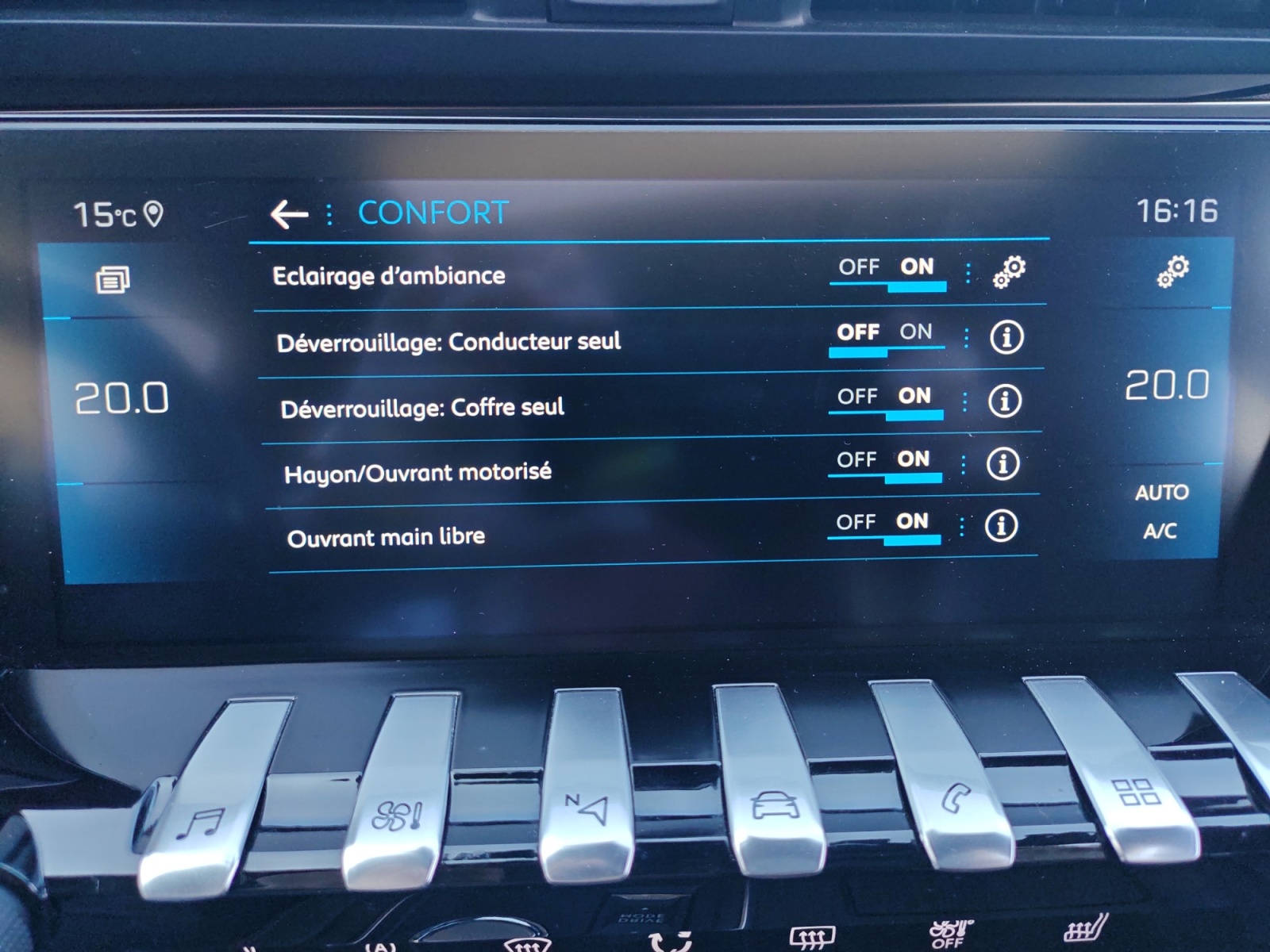The height and width of the screenshot is (952, 1270).
Task: Expand options for Ouvrant main libre
Action: (964, 525)
